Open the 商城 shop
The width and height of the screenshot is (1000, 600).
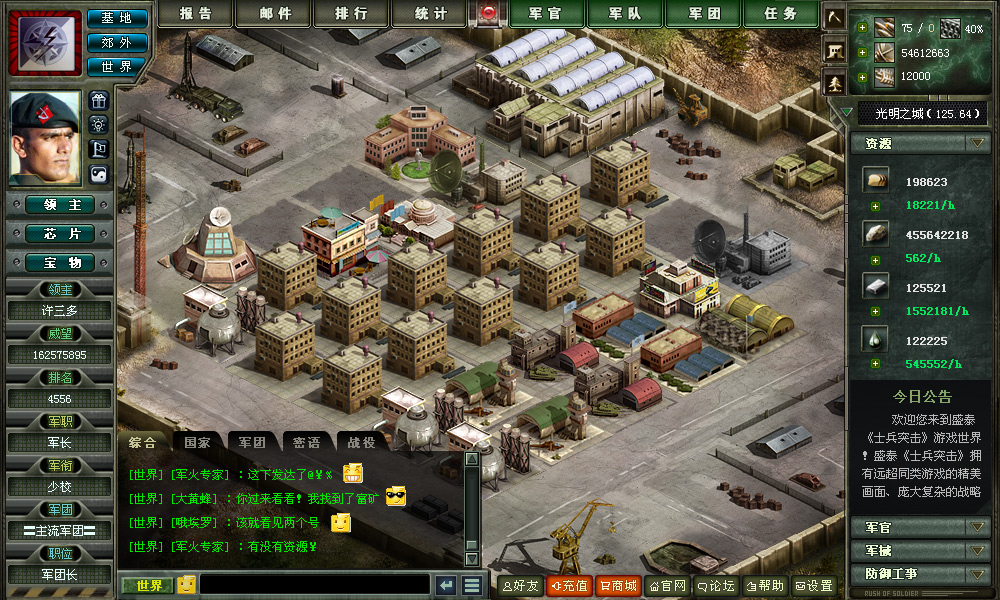618,586
